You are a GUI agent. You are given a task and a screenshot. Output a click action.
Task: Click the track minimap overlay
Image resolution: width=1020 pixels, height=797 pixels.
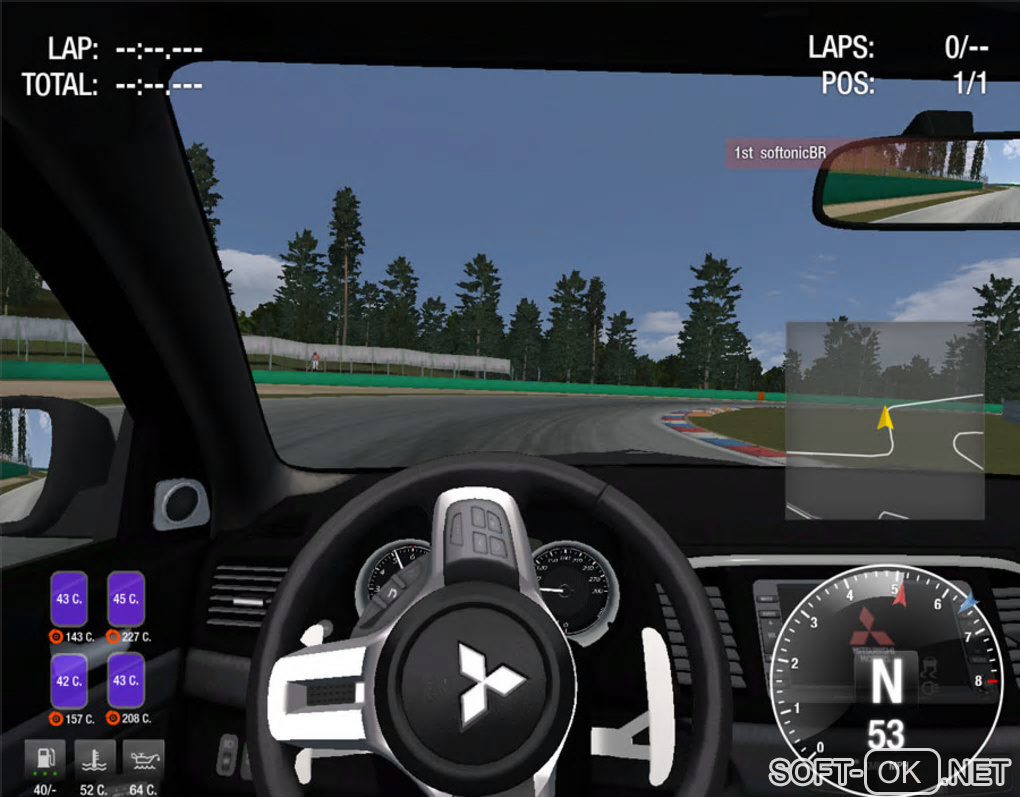point(884,420)
